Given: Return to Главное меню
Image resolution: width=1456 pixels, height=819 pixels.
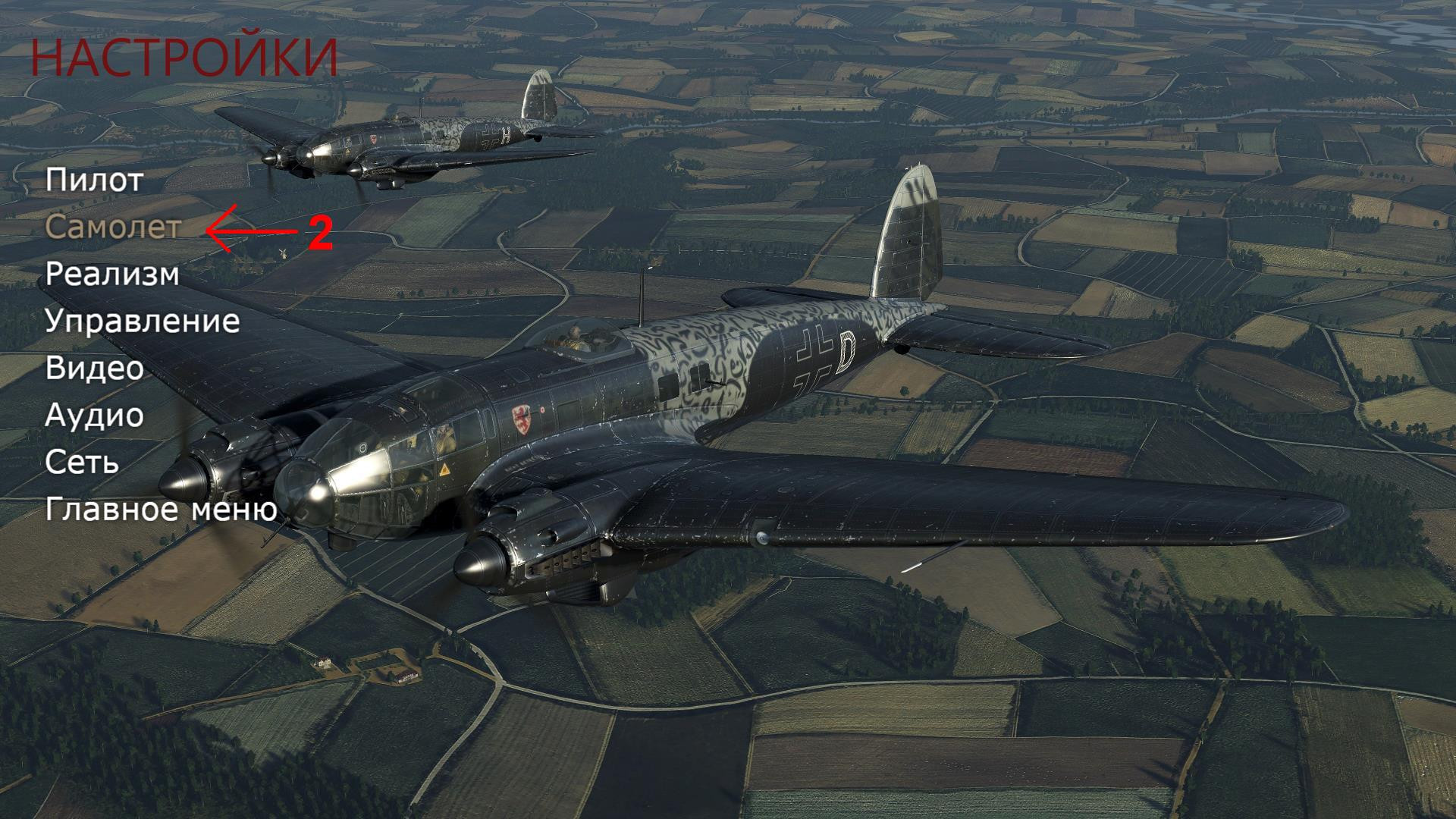Looking at the screenshot, I should (x=162, y=510).
